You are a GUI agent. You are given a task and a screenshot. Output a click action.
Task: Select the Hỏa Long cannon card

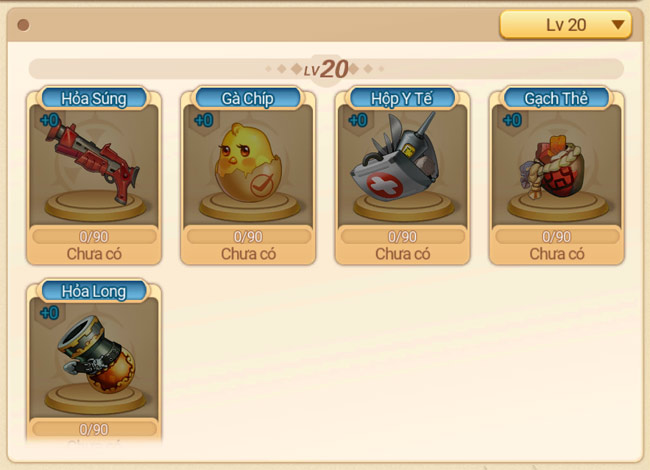pyautogui.click(x=94, y=360)
